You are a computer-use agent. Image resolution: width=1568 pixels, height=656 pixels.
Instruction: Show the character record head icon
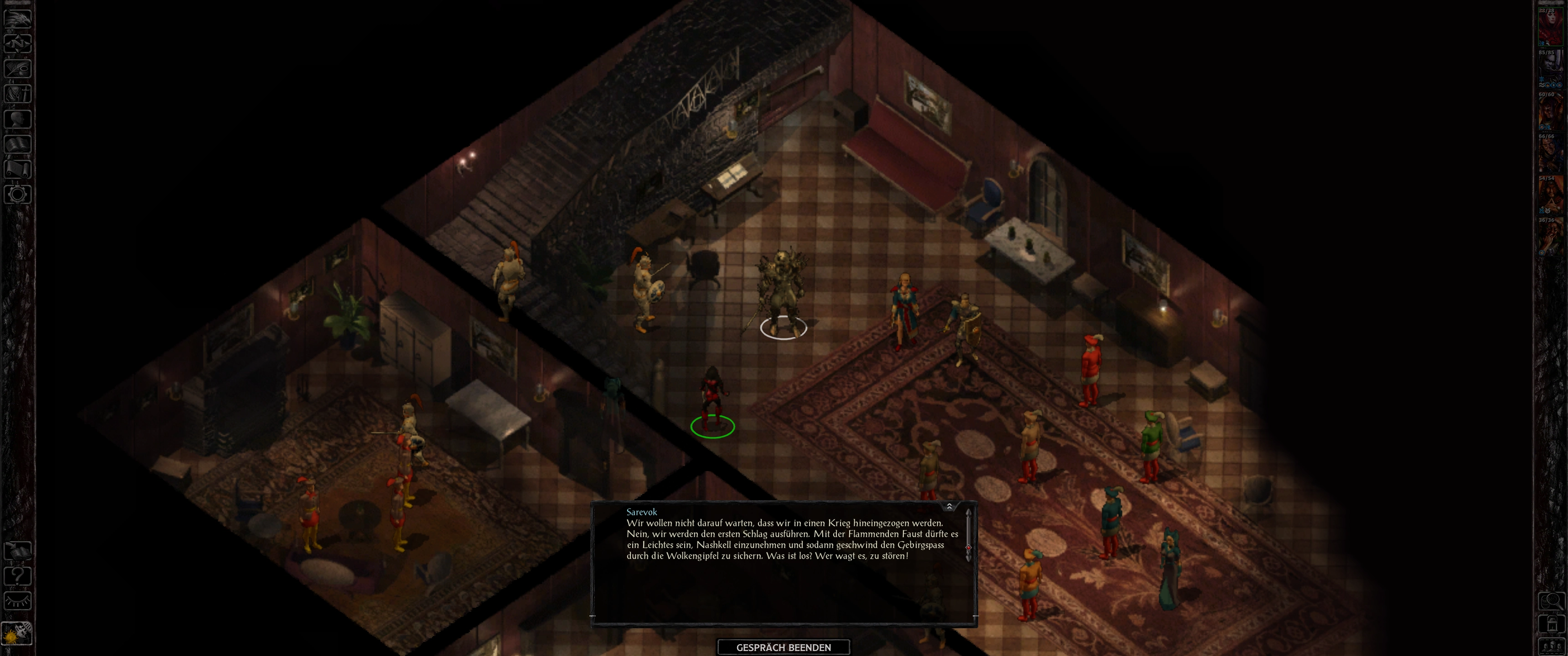[x=18, y=118]
